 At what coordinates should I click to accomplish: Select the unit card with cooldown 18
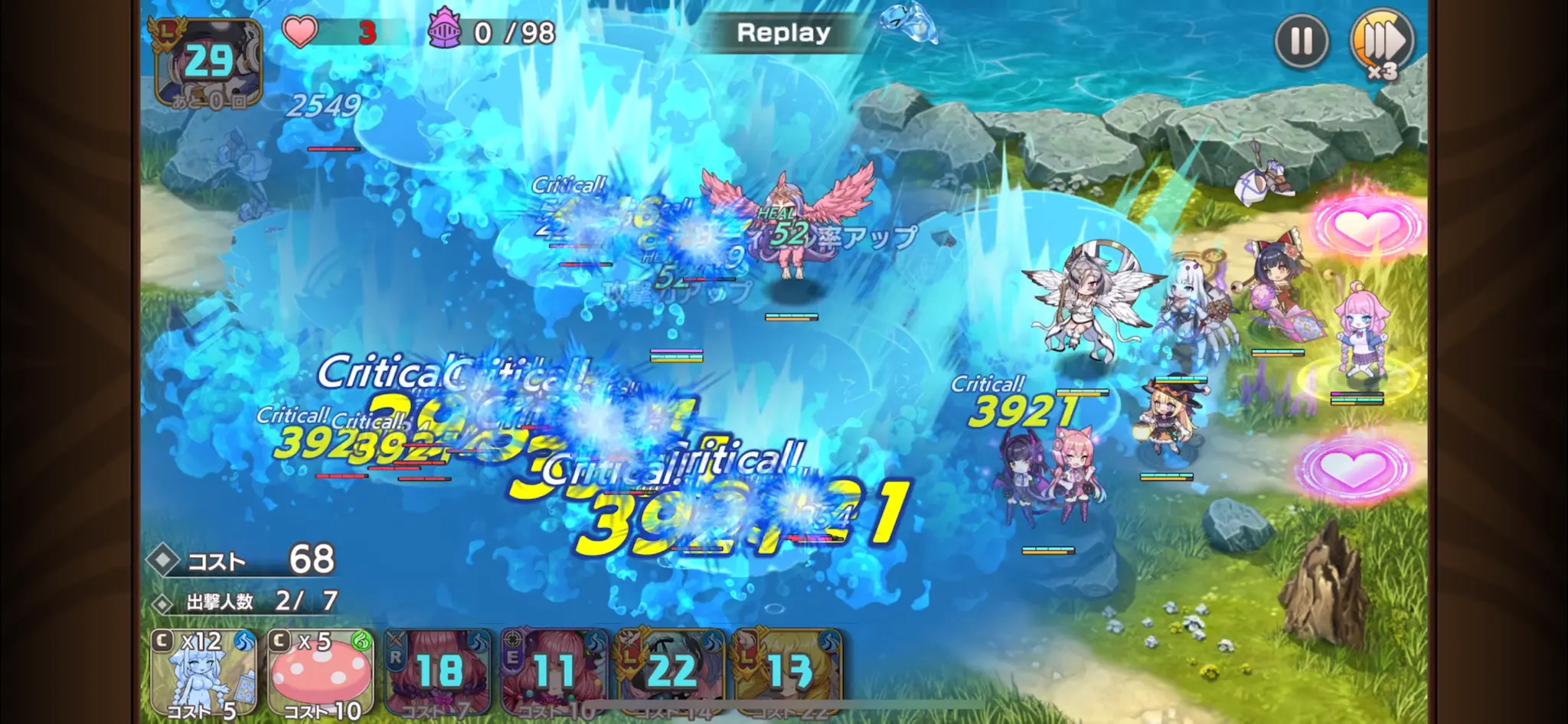pyautogui.click(x=439, y=673)
